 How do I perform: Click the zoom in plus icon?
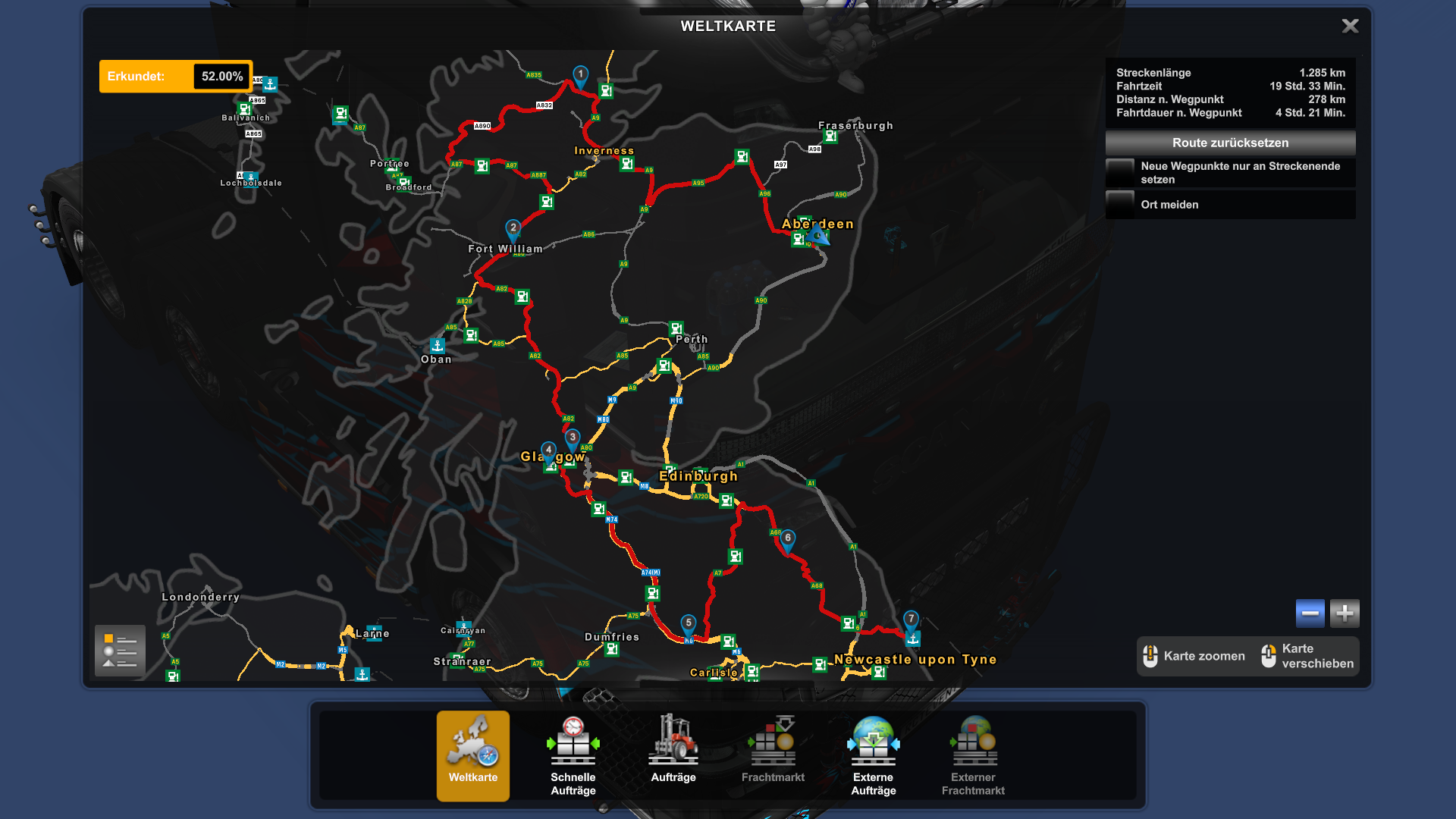pyautogui.click(x=1344, y=613)
